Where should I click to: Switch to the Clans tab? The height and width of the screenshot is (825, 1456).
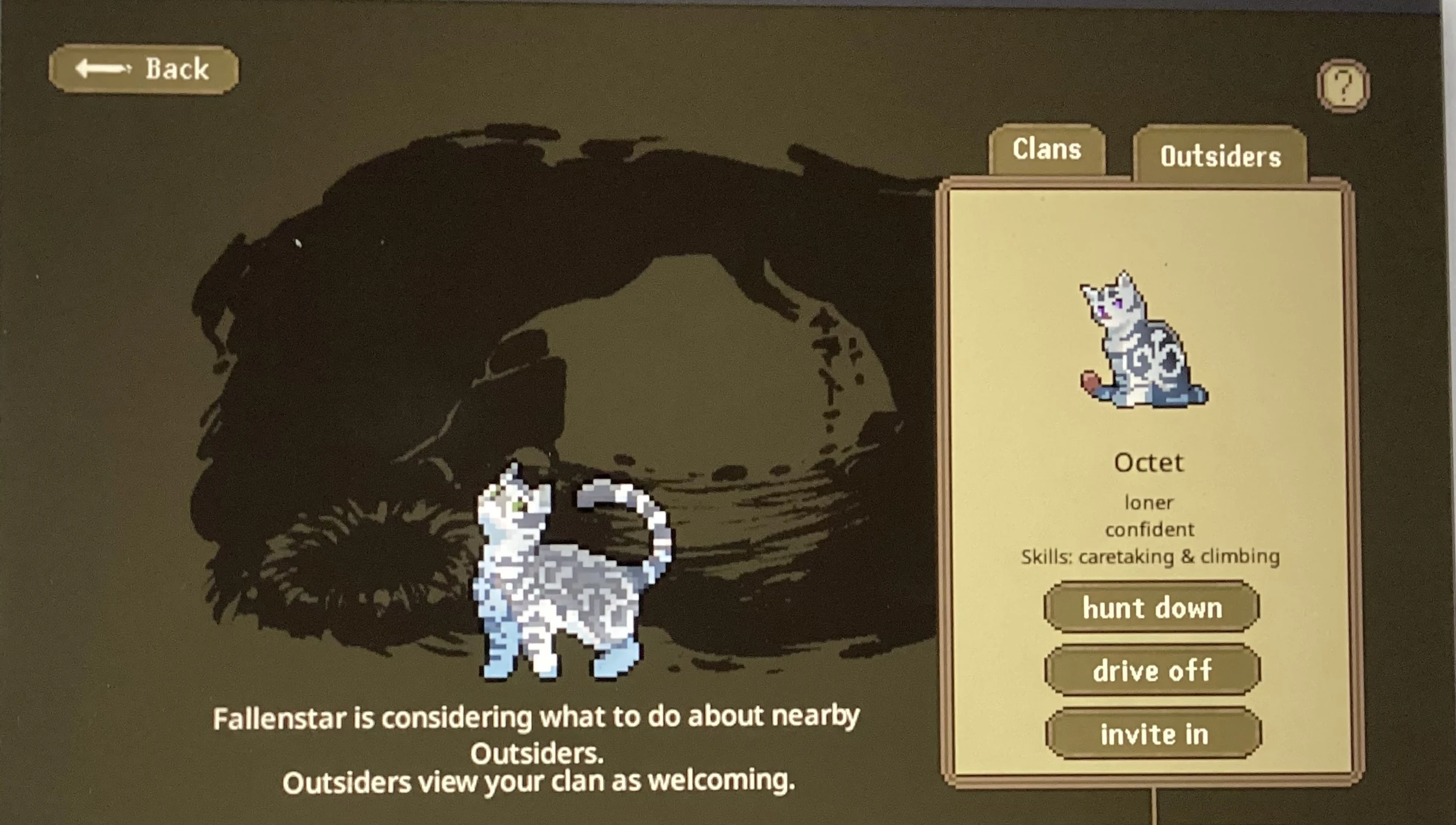point(1049,150)
